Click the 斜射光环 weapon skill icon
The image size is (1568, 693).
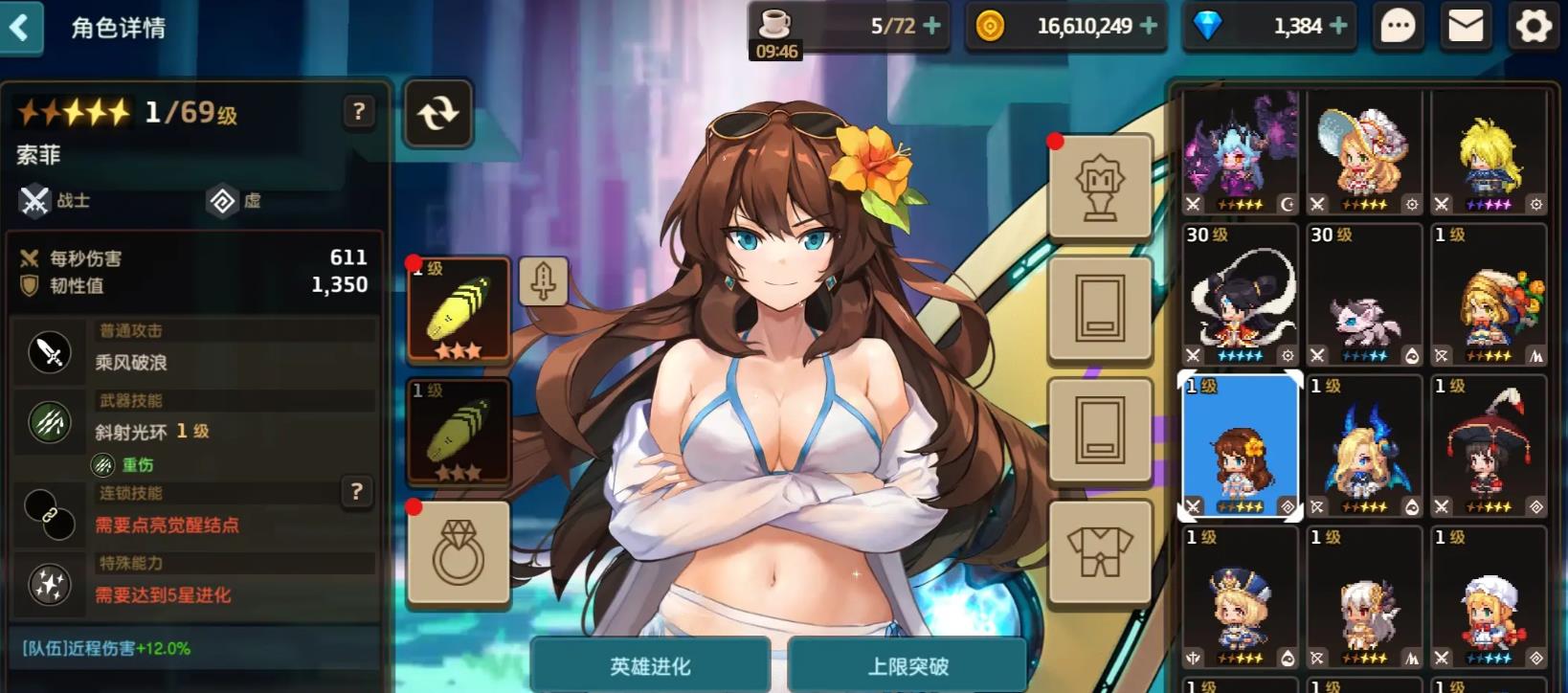pyautogui.click(x=48, y=421)
